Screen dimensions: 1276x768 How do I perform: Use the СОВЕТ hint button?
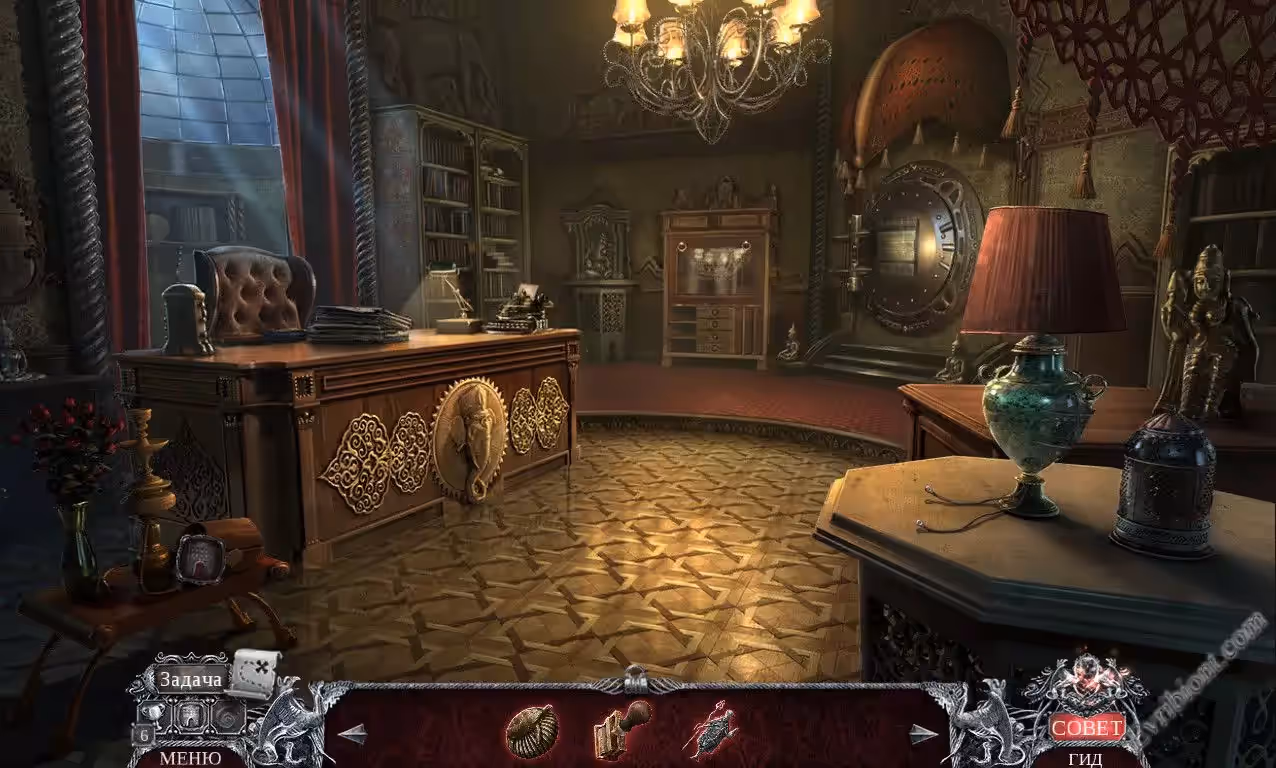point(1087,728)
